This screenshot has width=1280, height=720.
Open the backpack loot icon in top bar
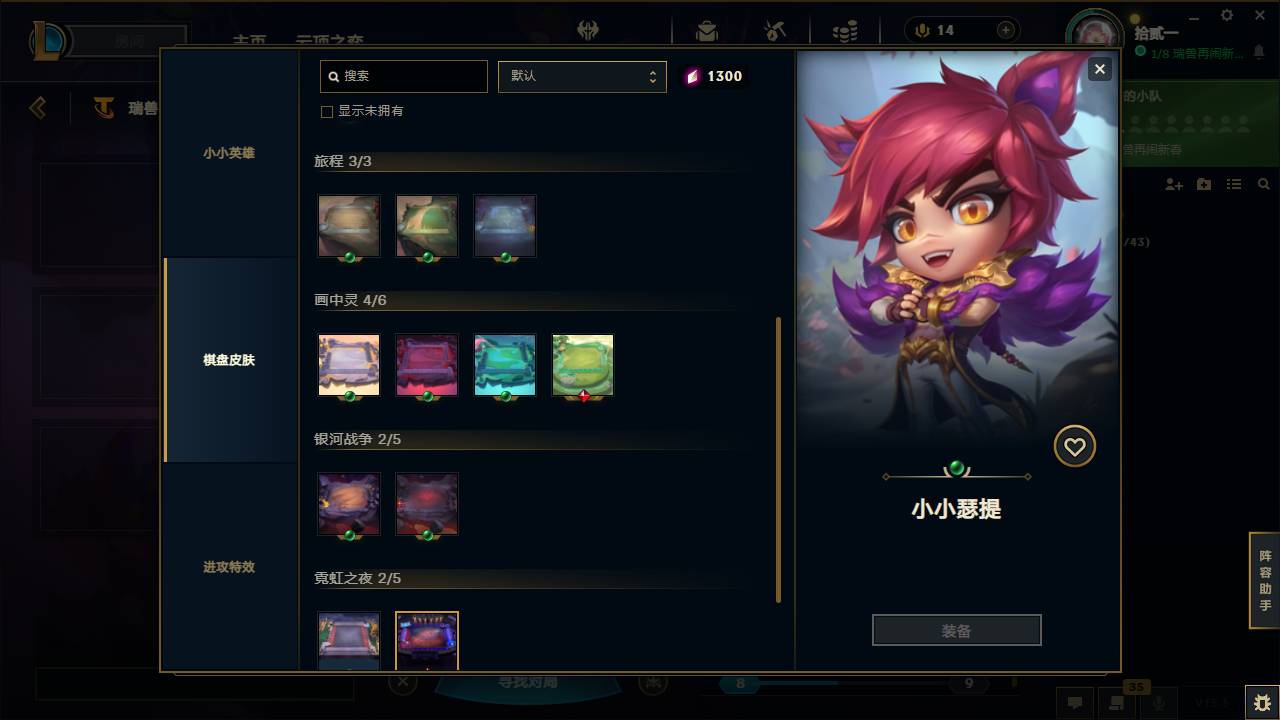click(707, 30)
